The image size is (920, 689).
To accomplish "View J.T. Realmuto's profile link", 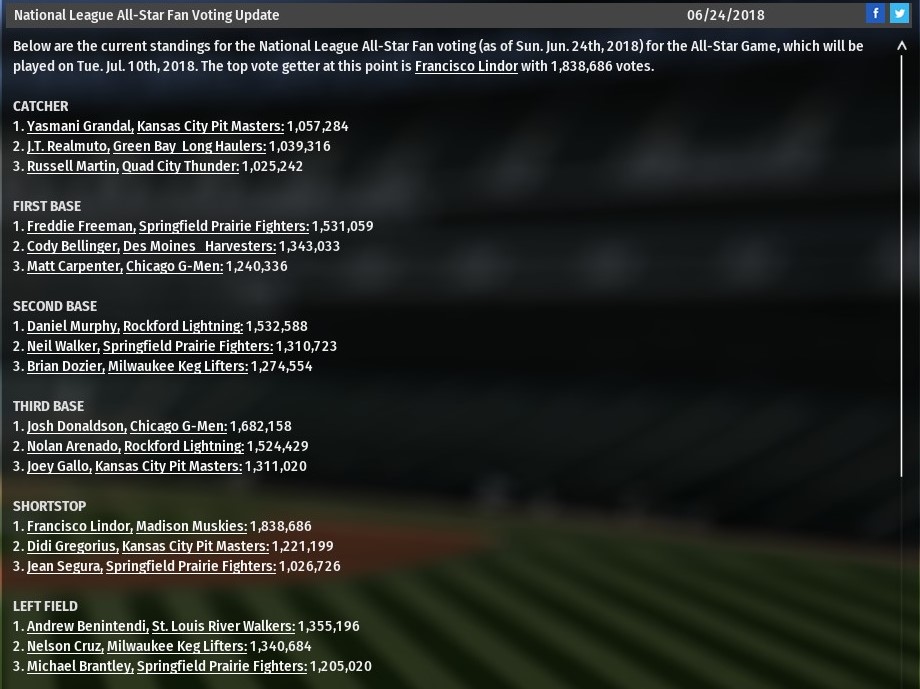I will 68,146.
